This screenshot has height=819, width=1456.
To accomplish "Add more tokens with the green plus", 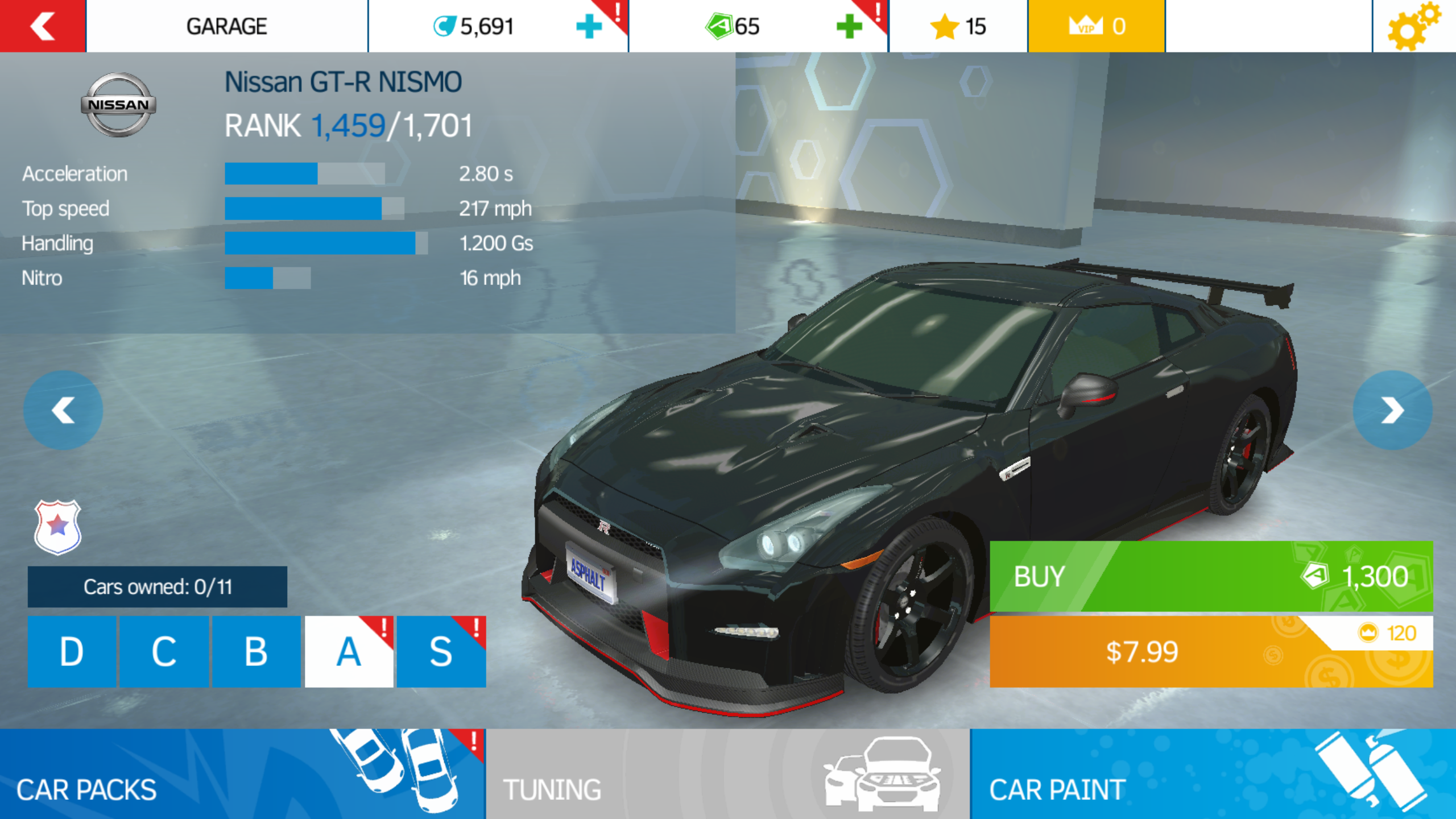I will 849,26.
